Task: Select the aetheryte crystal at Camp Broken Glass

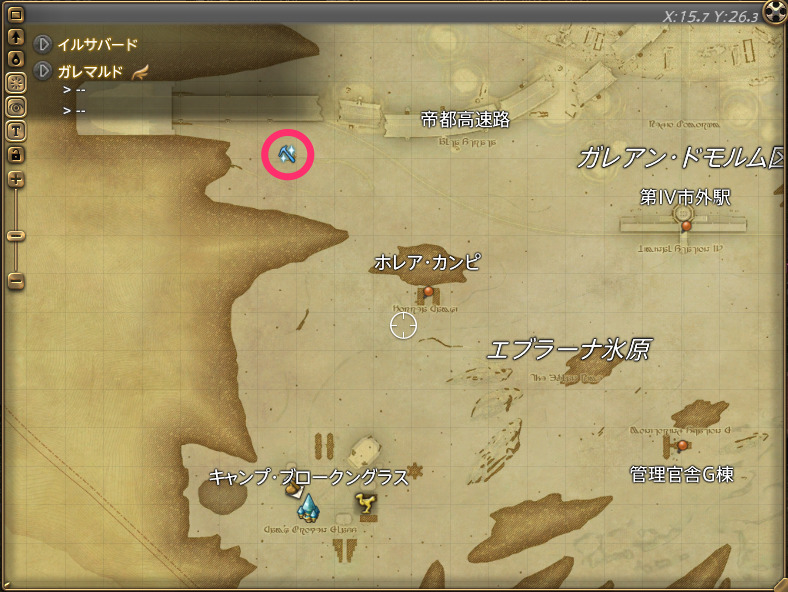Action: point(307,508)
